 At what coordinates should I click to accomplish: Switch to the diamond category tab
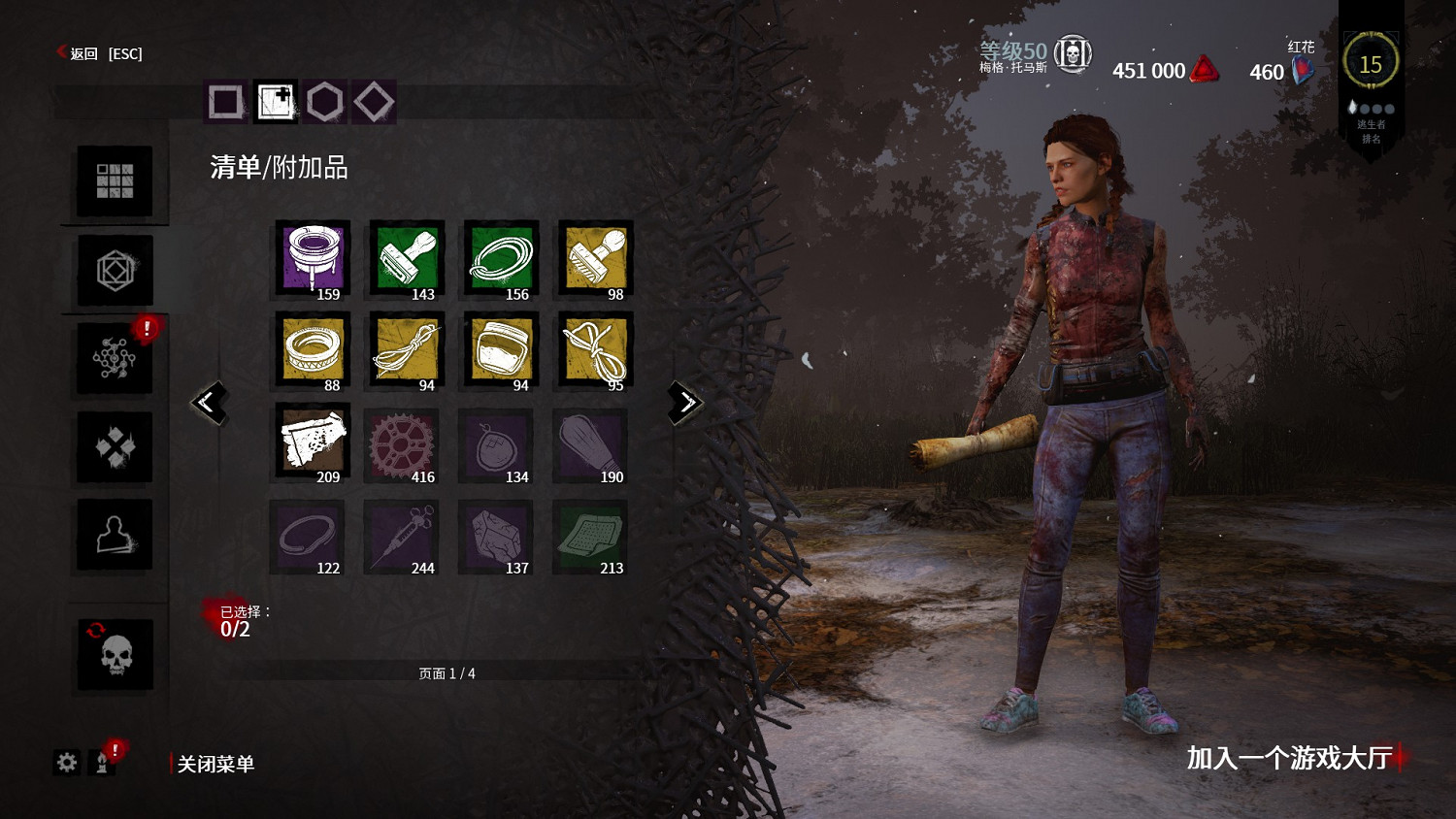click(x=374, y=101)
